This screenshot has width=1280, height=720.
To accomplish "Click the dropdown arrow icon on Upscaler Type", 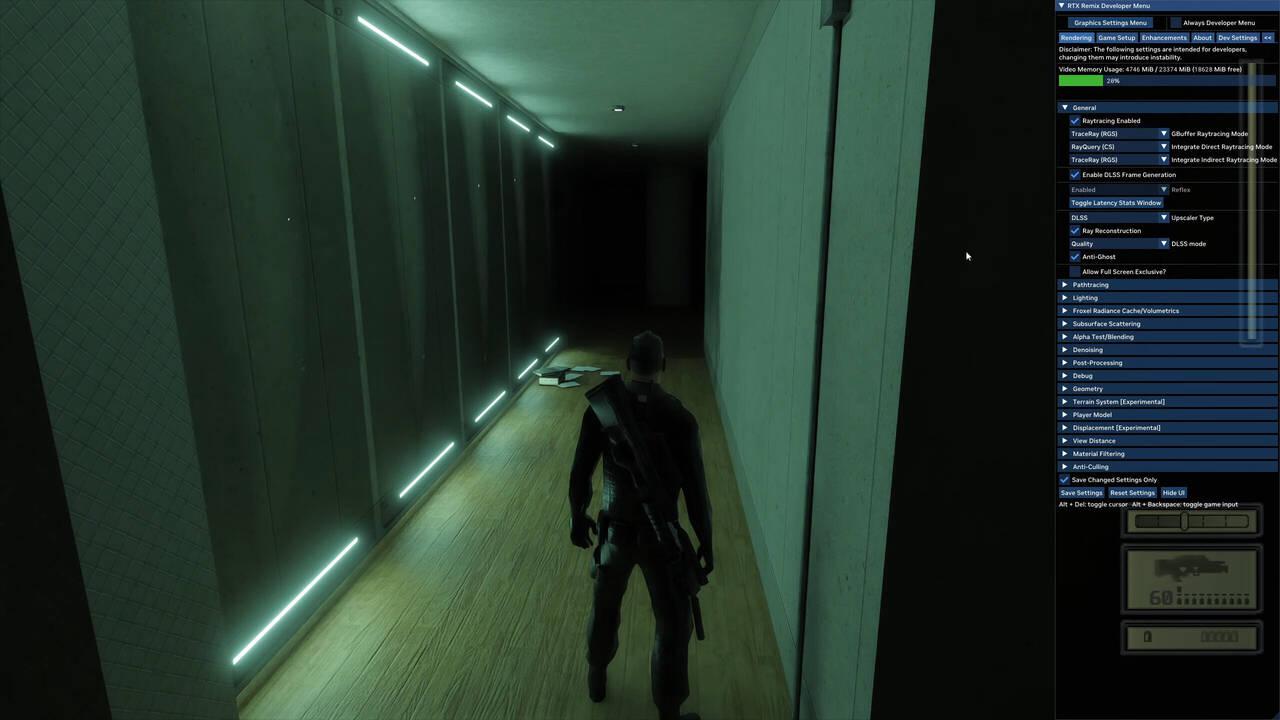I will tap(1163, 217).
